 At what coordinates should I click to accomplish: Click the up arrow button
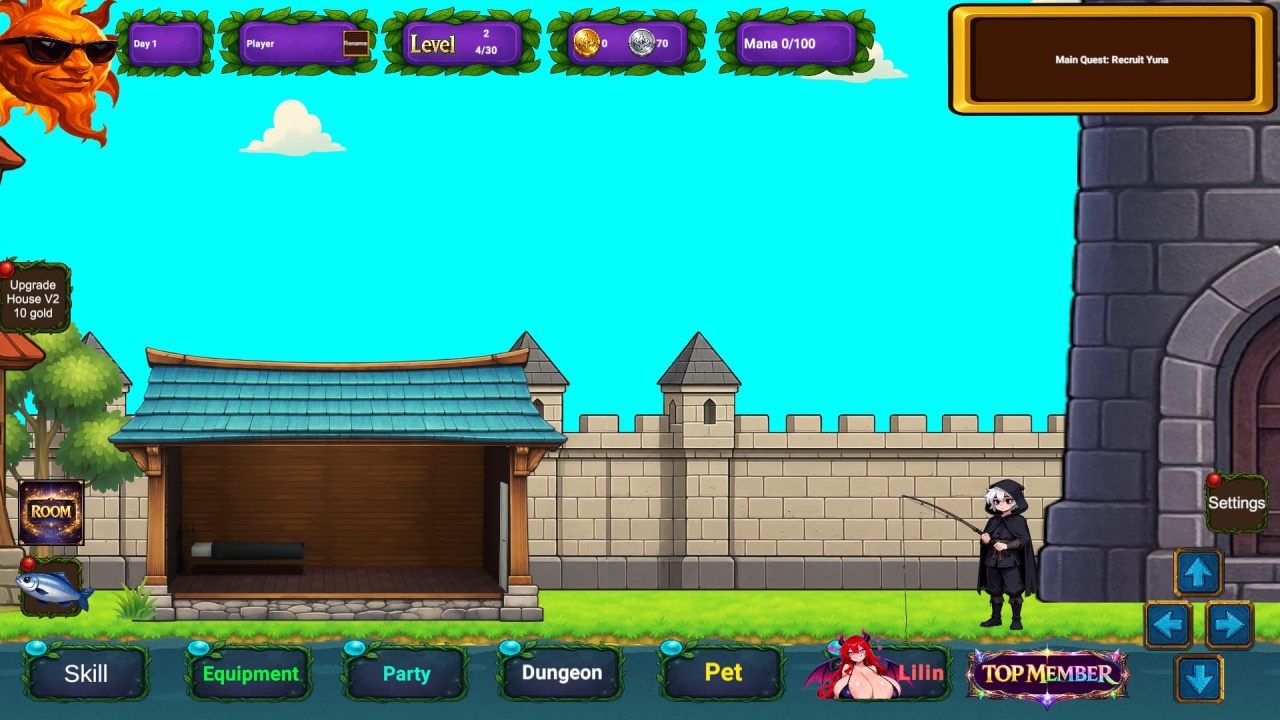coord(1198,572)
